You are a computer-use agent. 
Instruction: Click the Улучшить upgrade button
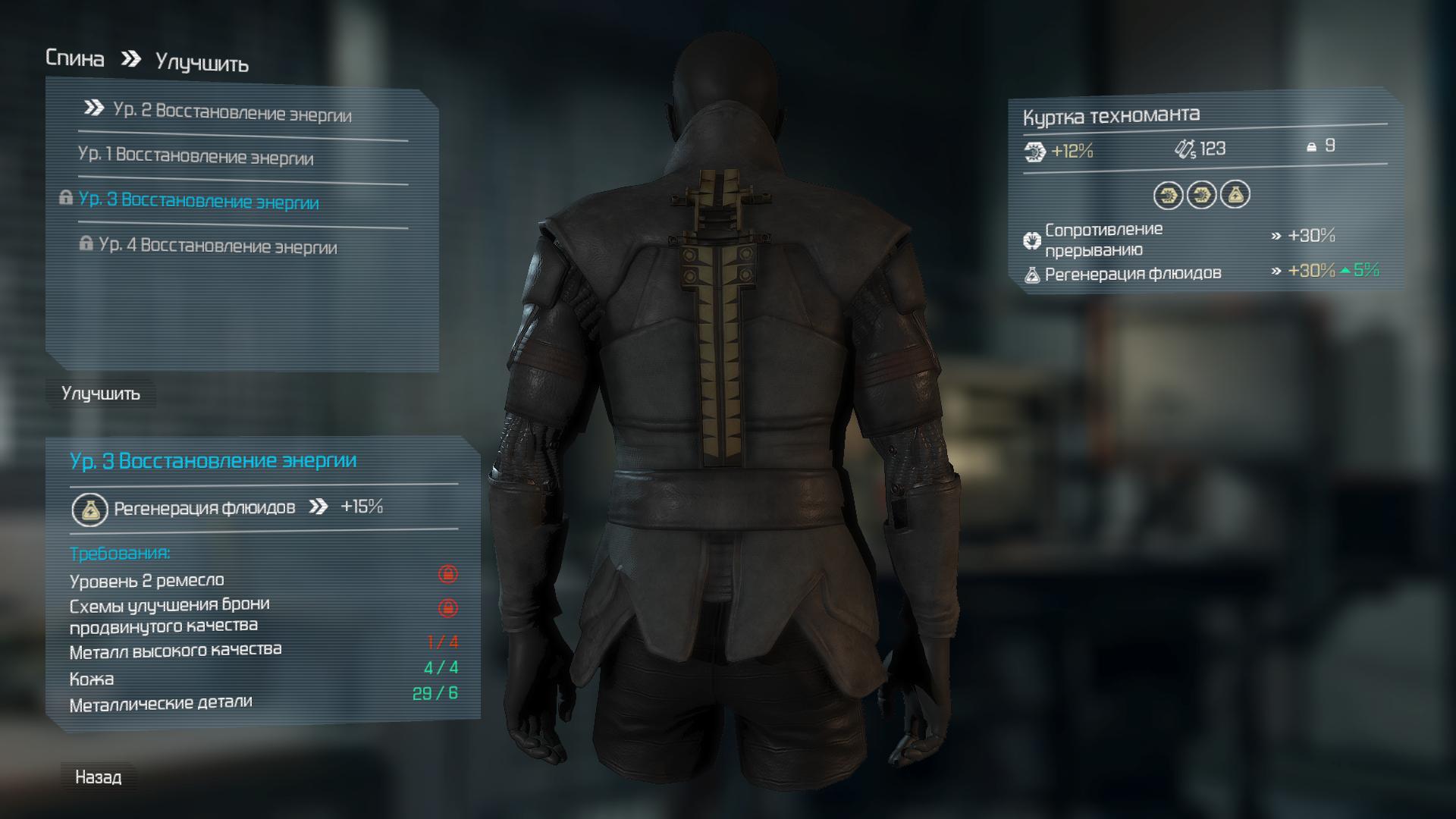[101, 394]
